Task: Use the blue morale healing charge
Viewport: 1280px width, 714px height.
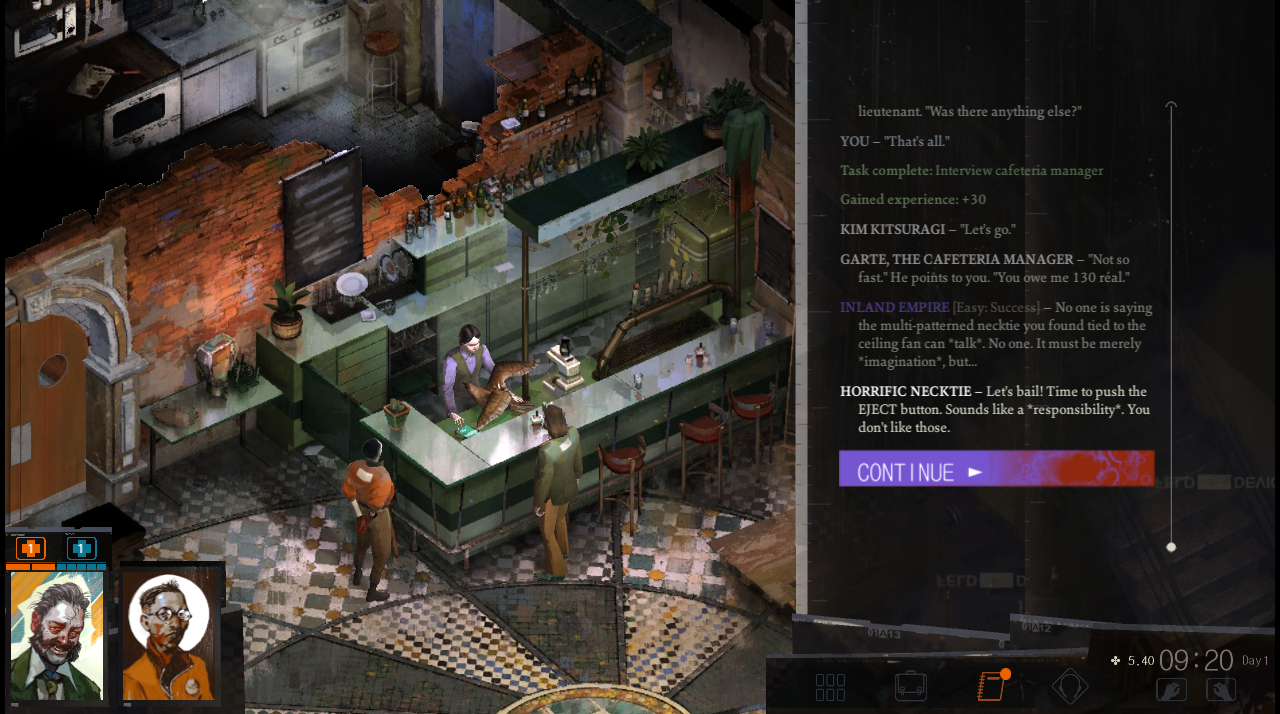Action: [x=81, y=548]
